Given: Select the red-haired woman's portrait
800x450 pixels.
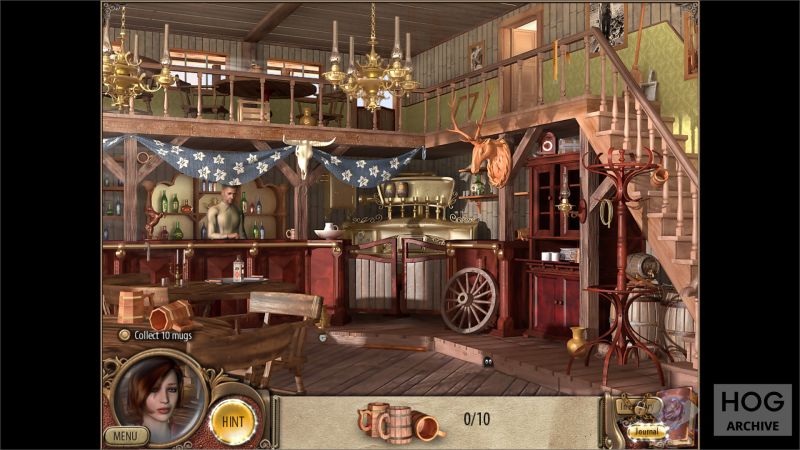Looking at the screenshot, I should coord(159,393).
